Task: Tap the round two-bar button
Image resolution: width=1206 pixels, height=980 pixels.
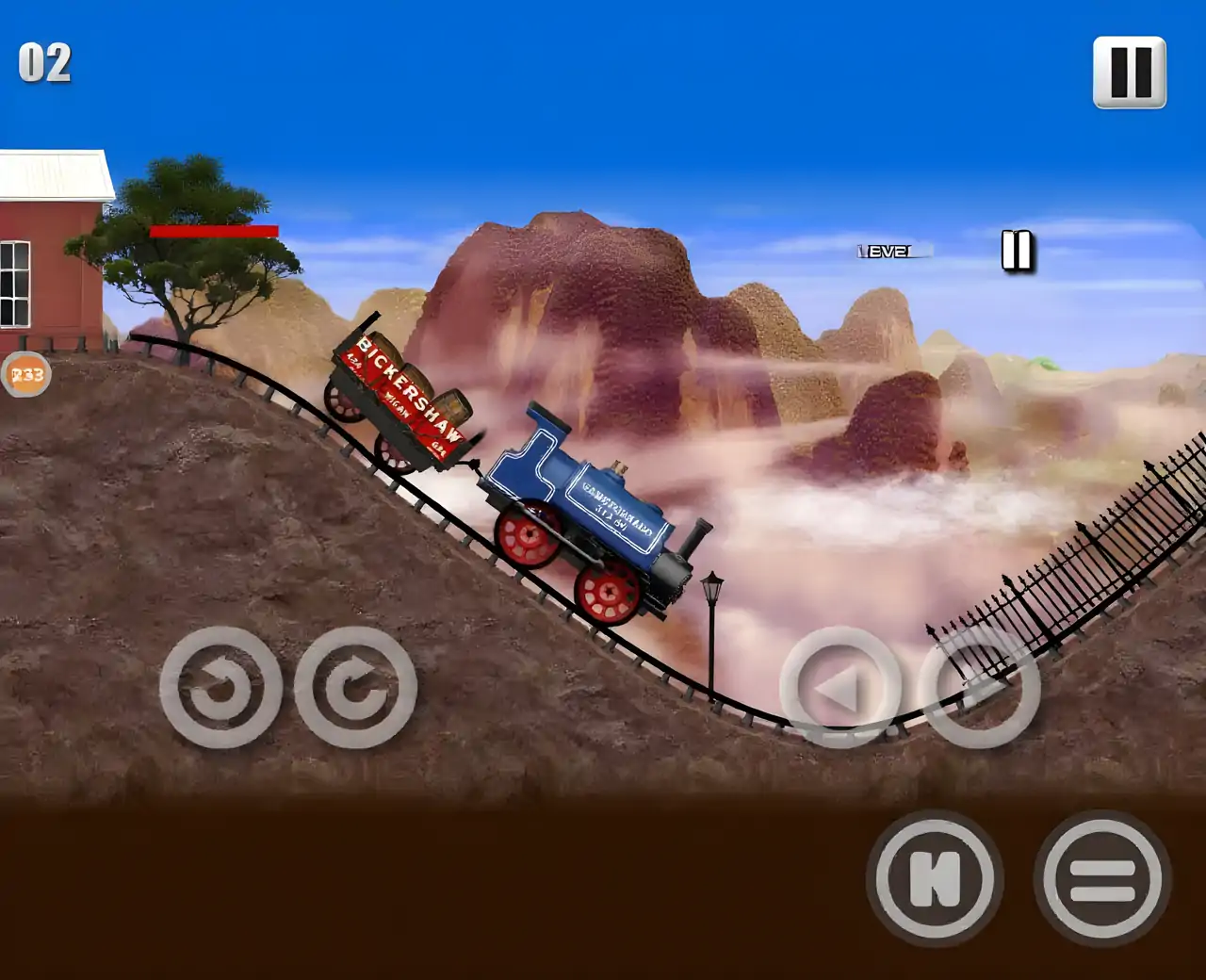Action: point(1101,878)
